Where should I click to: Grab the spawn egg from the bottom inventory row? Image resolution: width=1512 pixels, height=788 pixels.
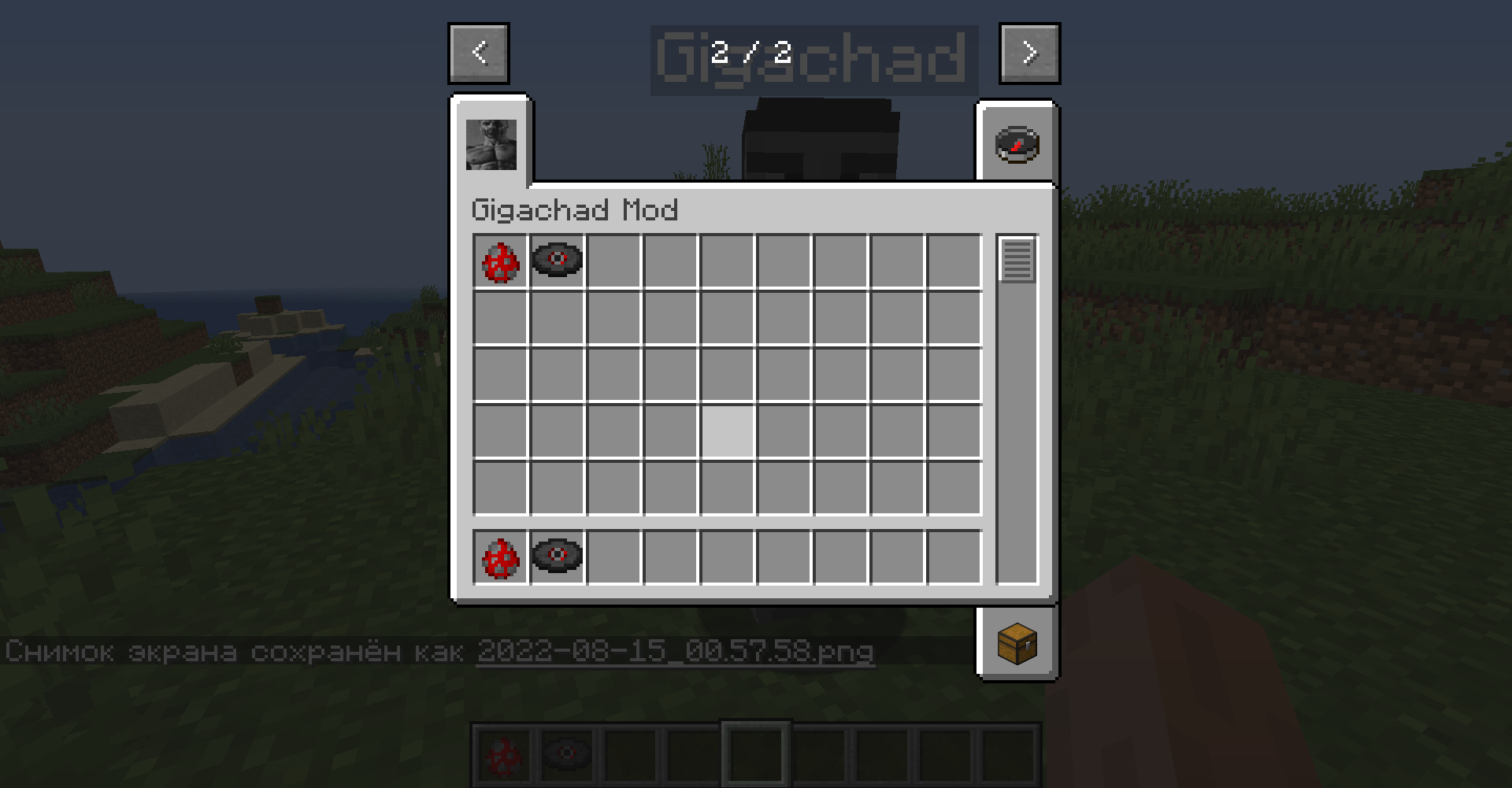tap(501, 557)
